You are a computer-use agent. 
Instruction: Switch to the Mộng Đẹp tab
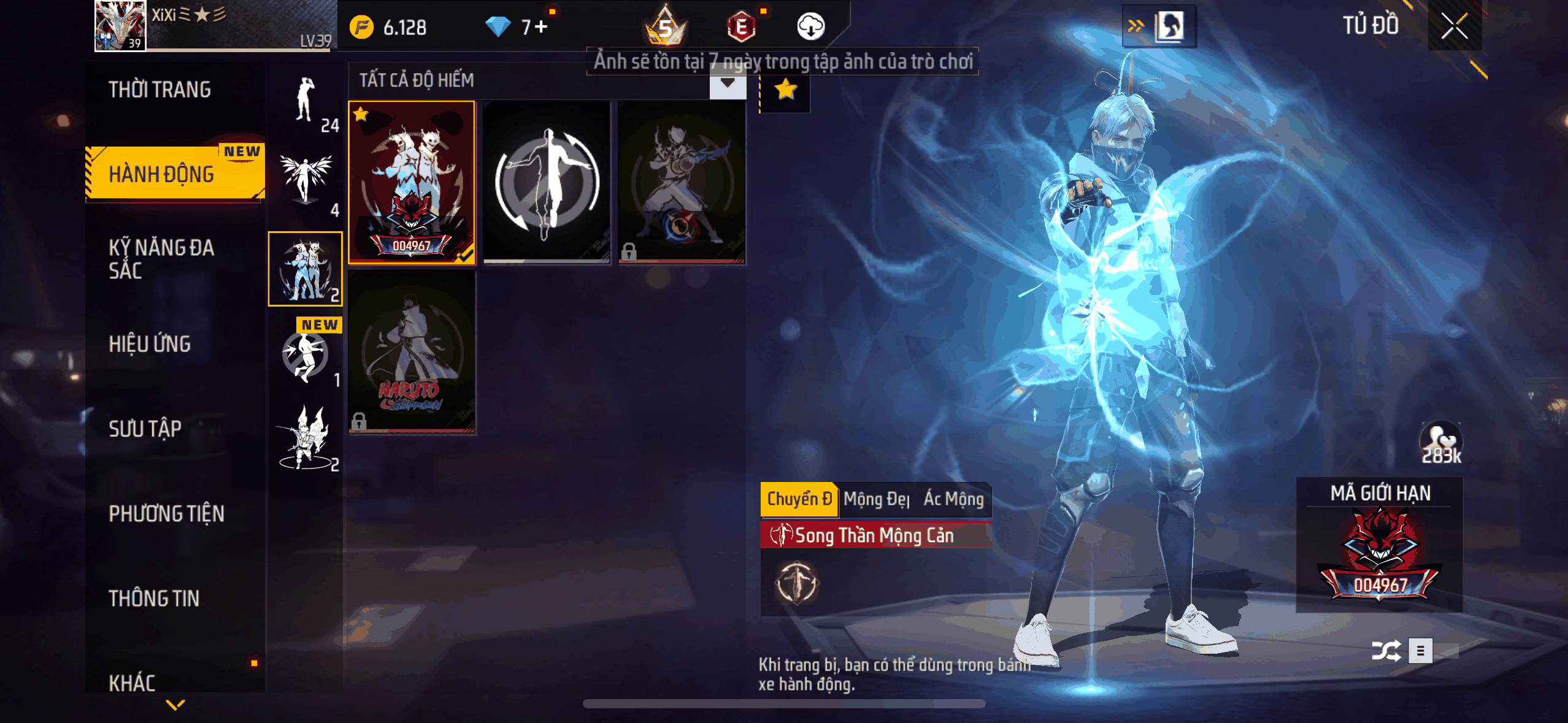point(876,499)
